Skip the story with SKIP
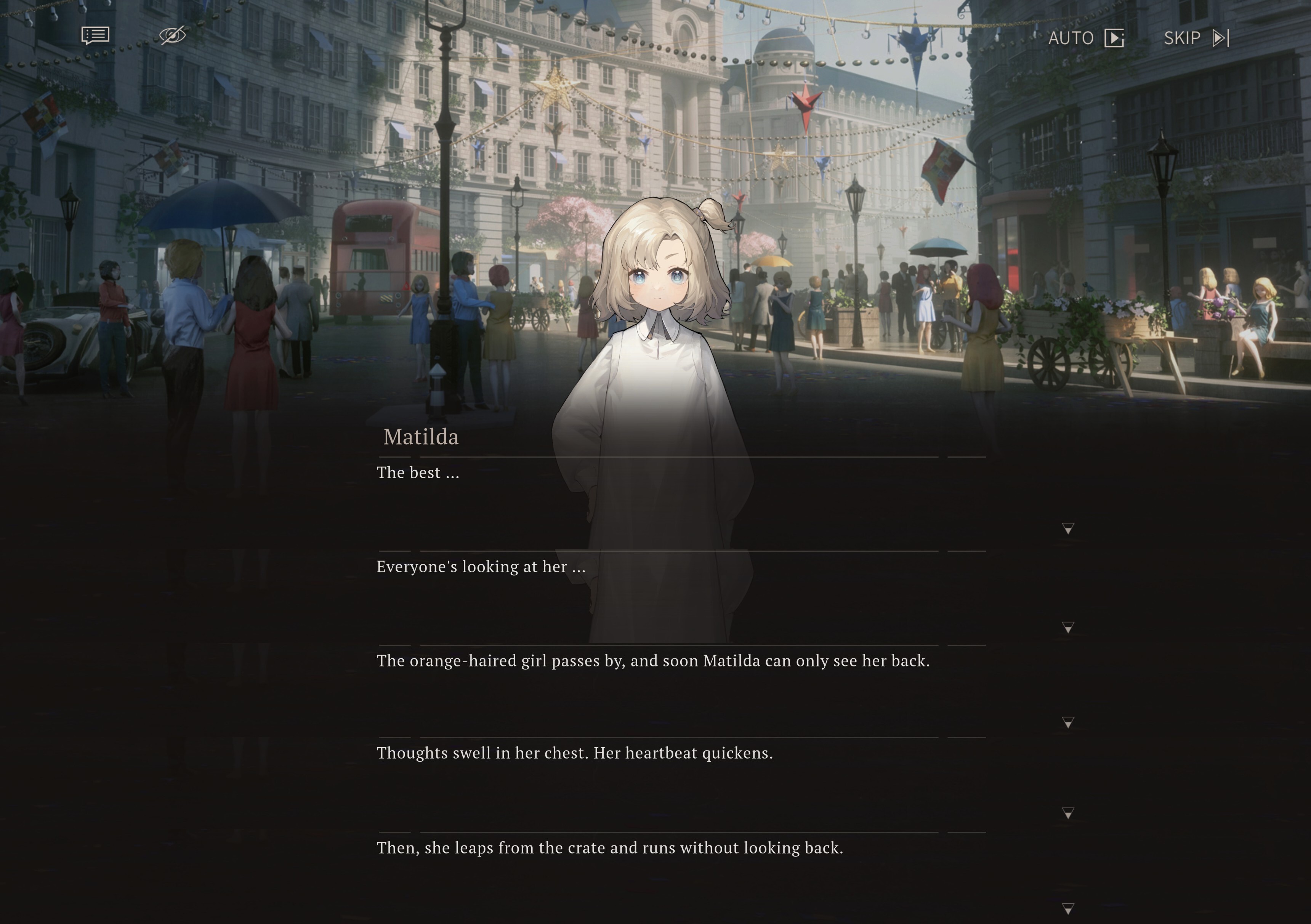This screenshot has width=1311, height=924. pos(1196,38)
